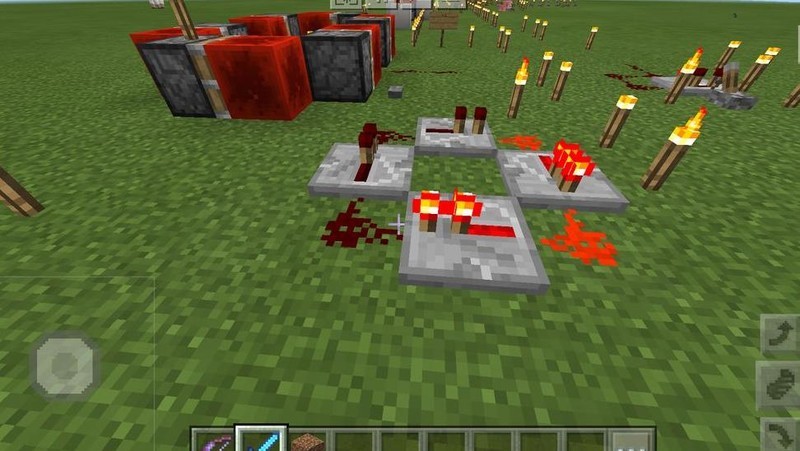Select the bow hotbar slot
800x451 pixels.
pos(213,441)
